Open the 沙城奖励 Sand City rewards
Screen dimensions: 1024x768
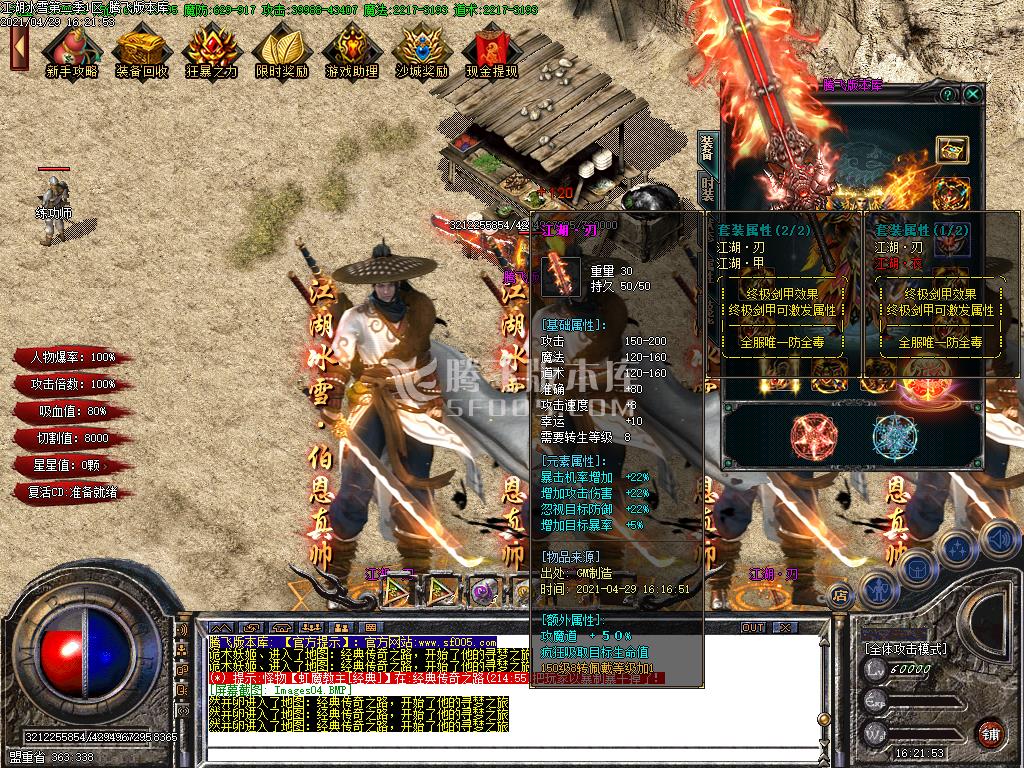pos(421,50)
